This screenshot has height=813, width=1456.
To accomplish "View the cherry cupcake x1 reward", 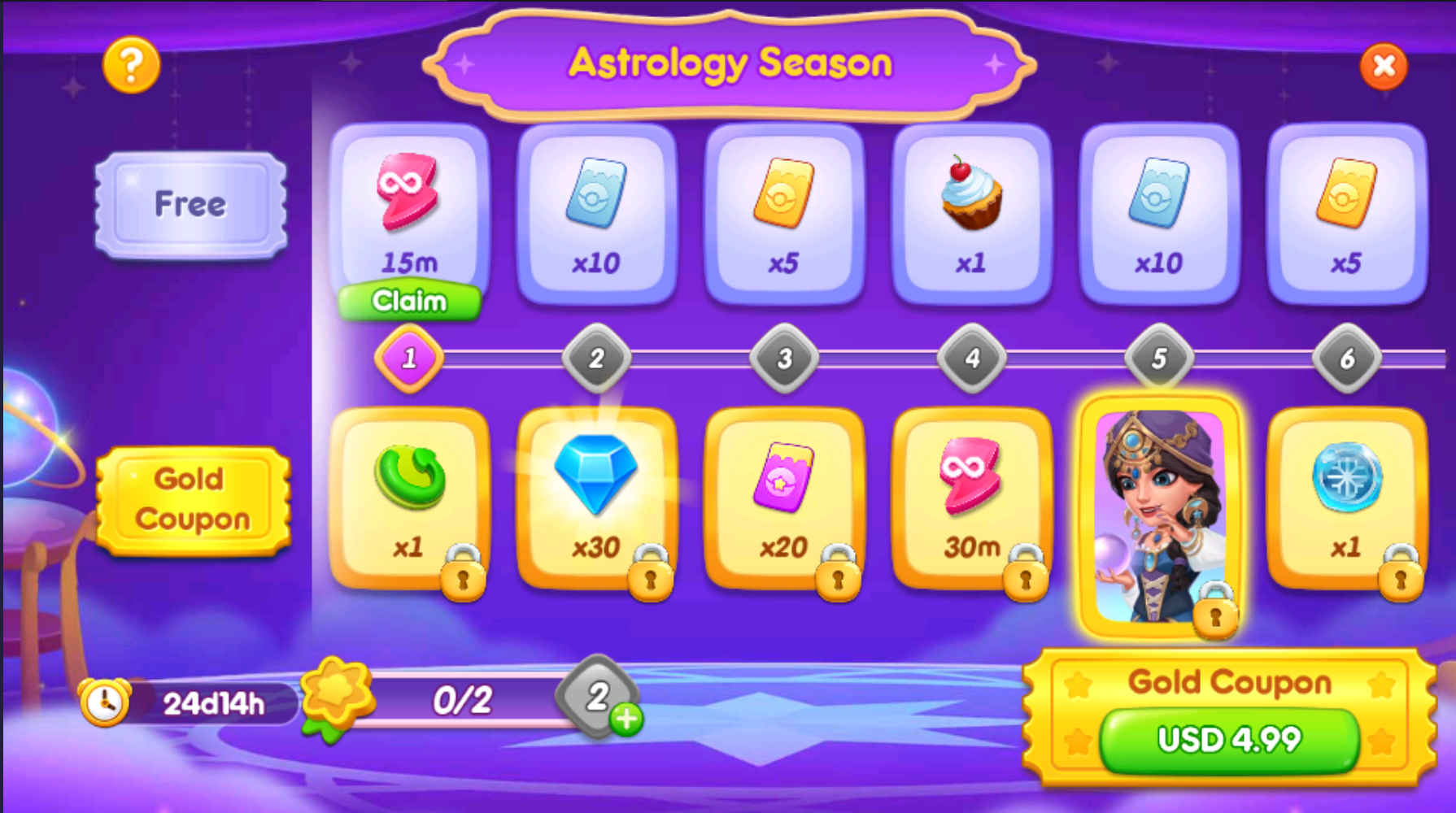I will click(x=971, y=213).
